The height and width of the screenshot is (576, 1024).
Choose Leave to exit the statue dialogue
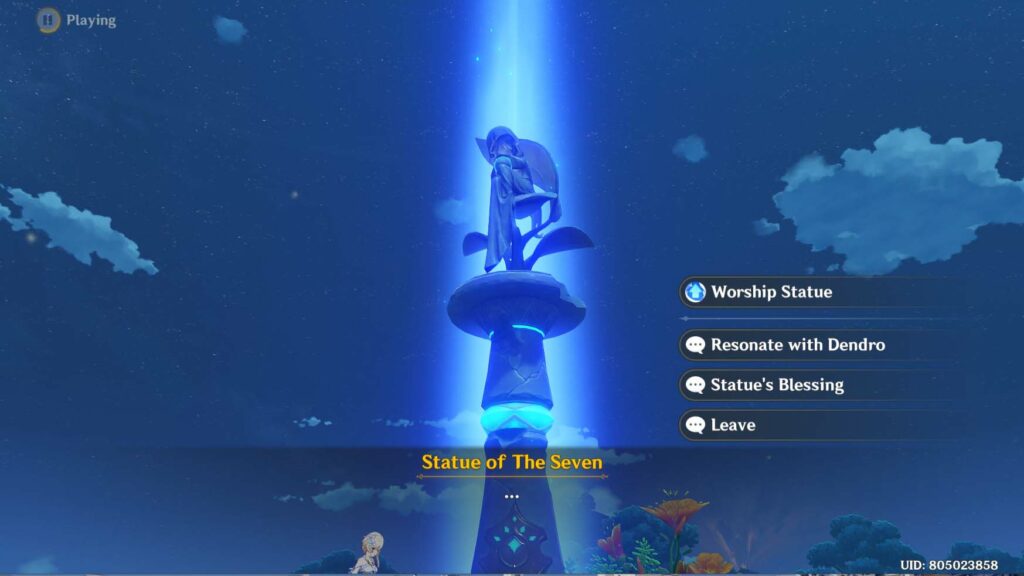733,425
